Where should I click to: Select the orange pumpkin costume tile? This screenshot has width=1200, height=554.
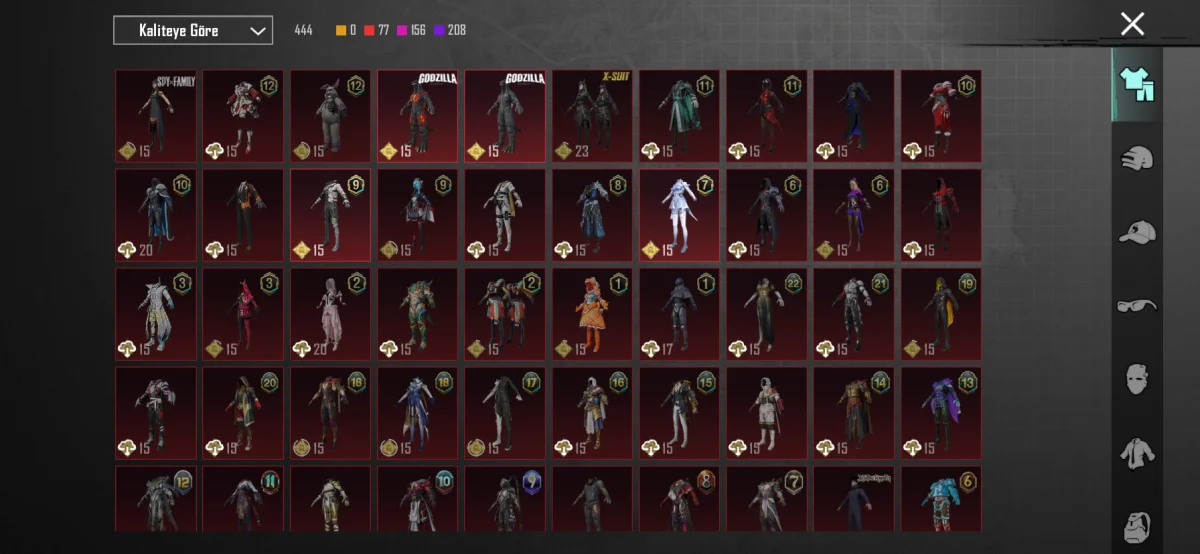click(x=592, y=313)
